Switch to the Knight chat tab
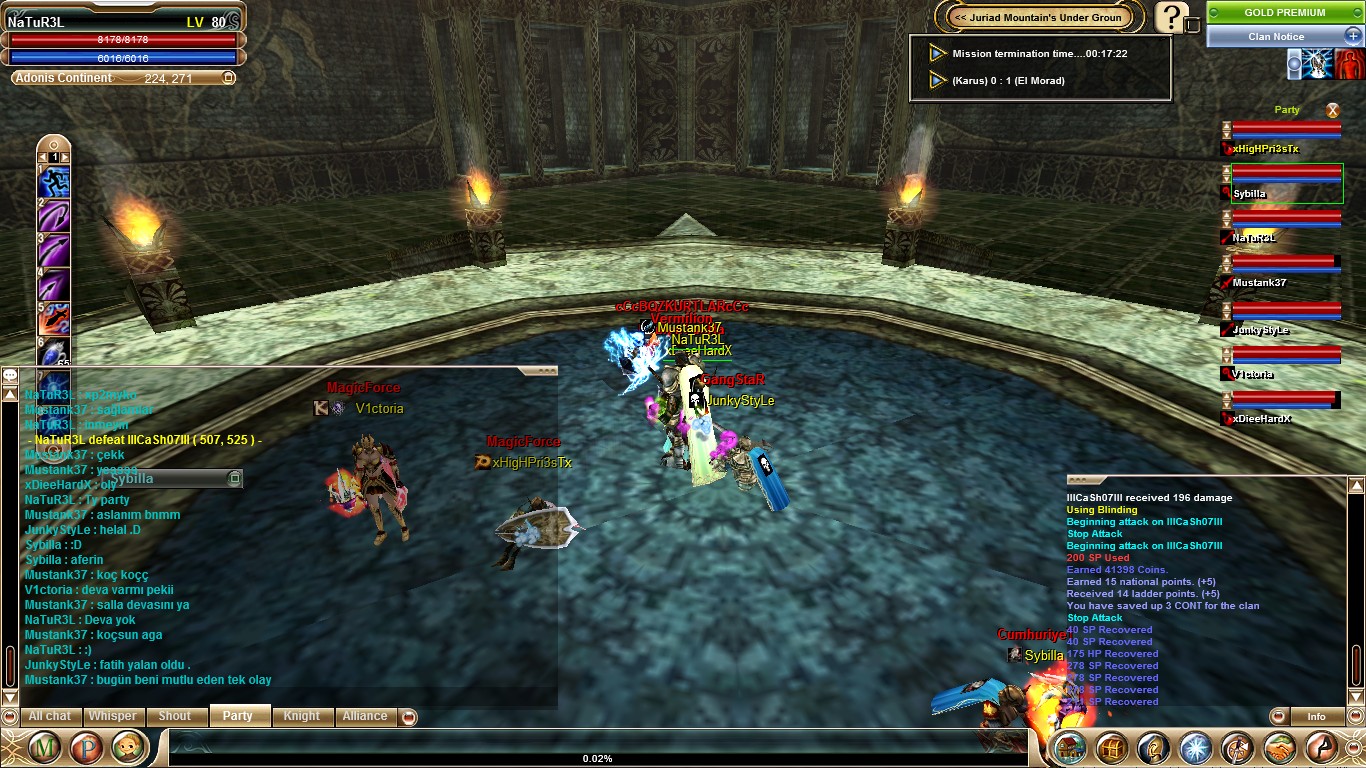Viewport: 1366px width, 768px height. pyautogui.click(x=301, y=716)
